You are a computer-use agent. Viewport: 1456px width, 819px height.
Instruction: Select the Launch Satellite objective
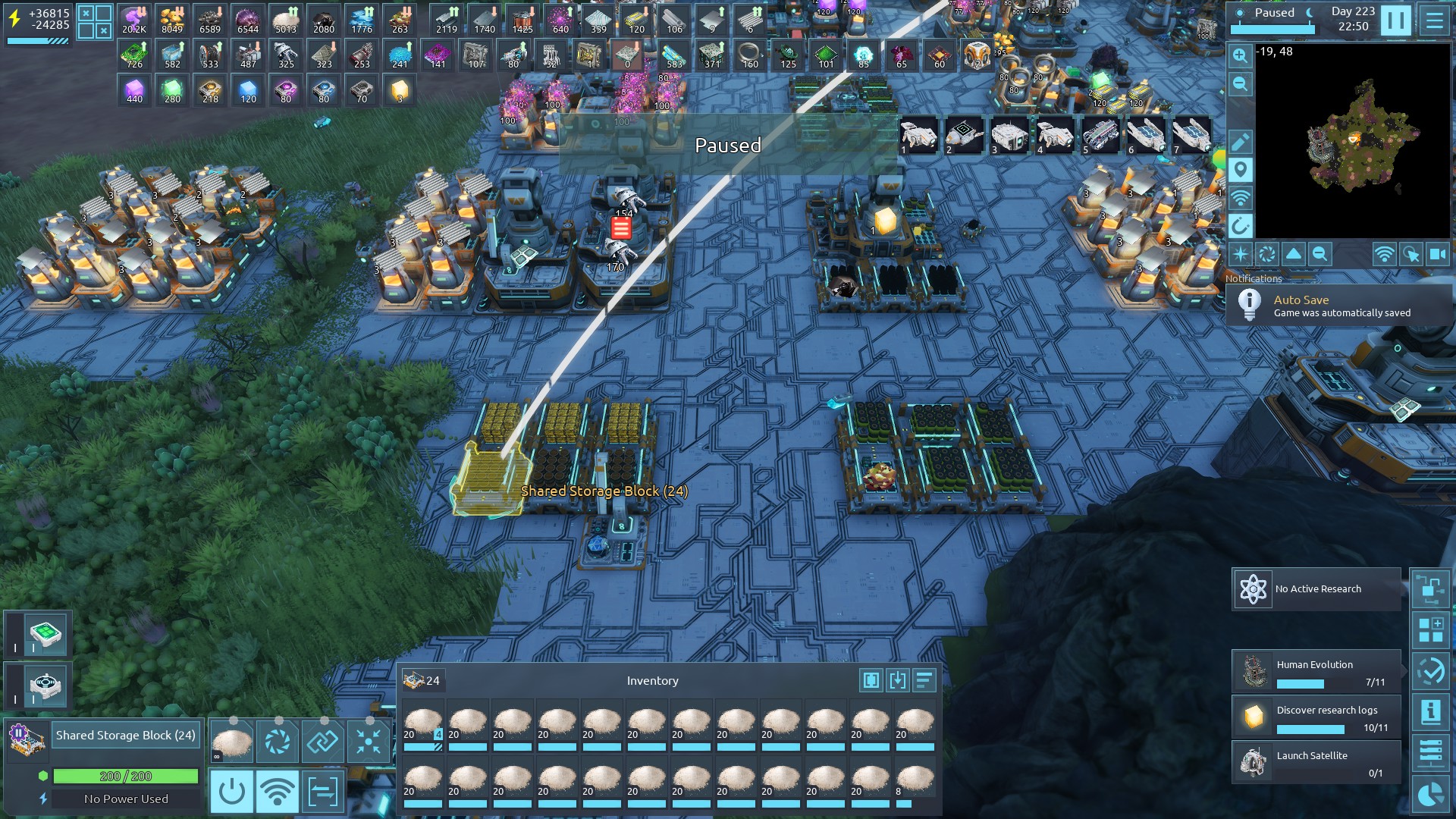[x=1316, y=763]
